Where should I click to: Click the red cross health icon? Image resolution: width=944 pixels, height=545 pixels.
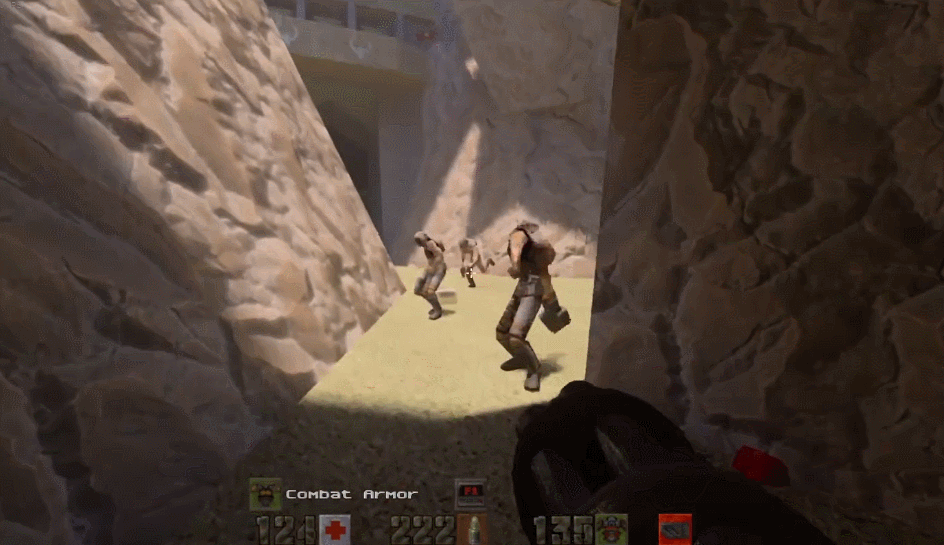point(335,529)
